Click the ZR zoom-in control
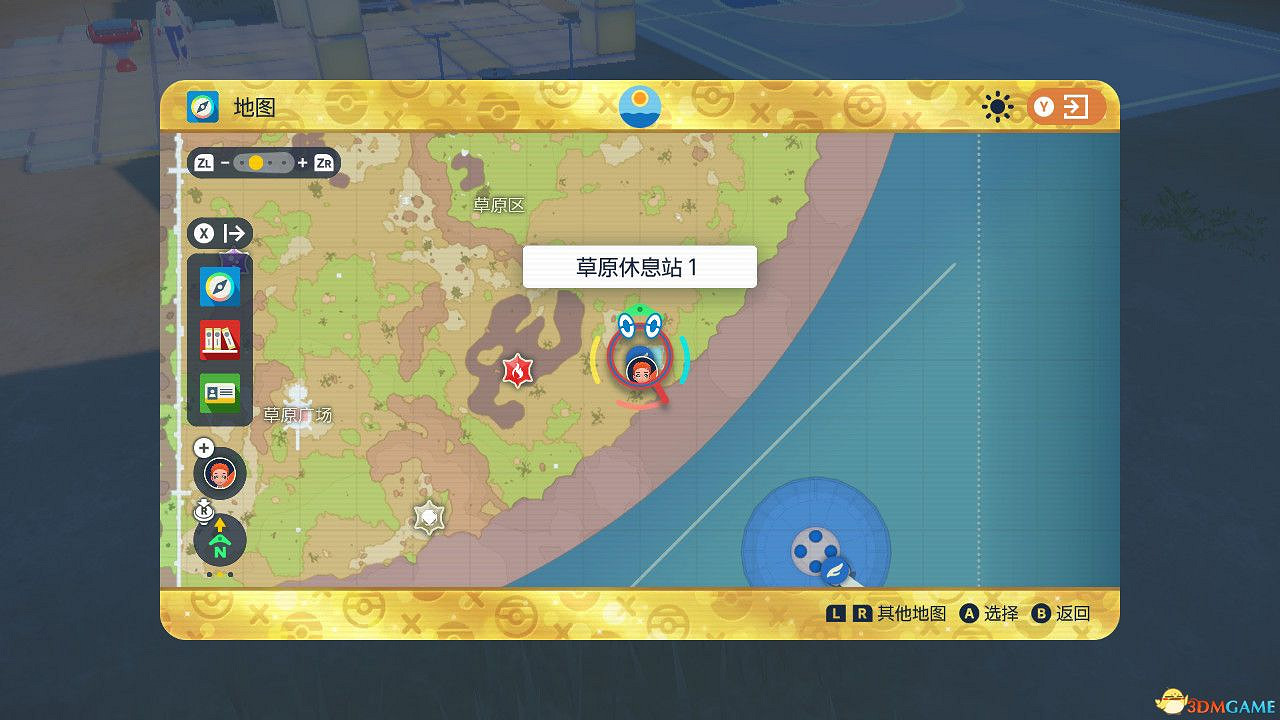The height and width of the screenshot is (720, 1280). pos(322,162)
